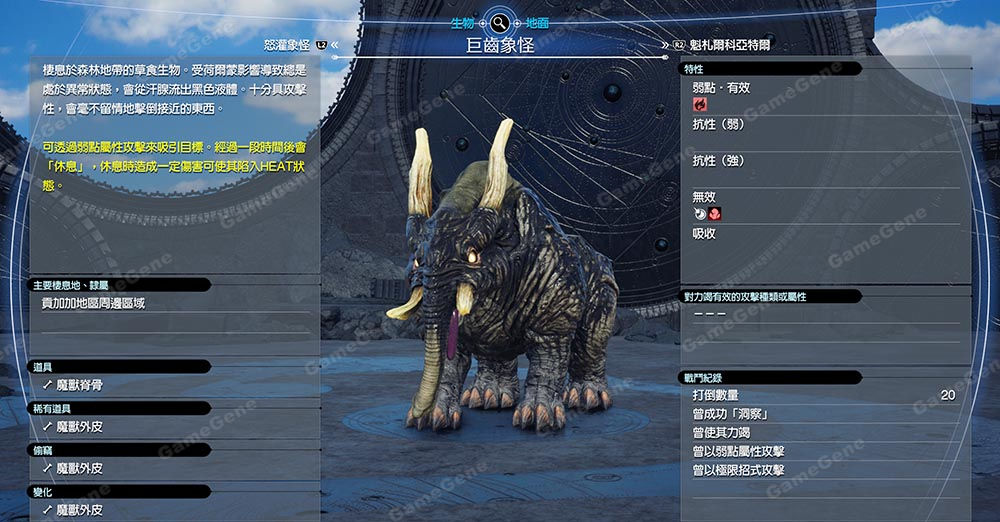Switch to the 地圖 tab
Viewport: 1000px width, 522px height.
535,21
